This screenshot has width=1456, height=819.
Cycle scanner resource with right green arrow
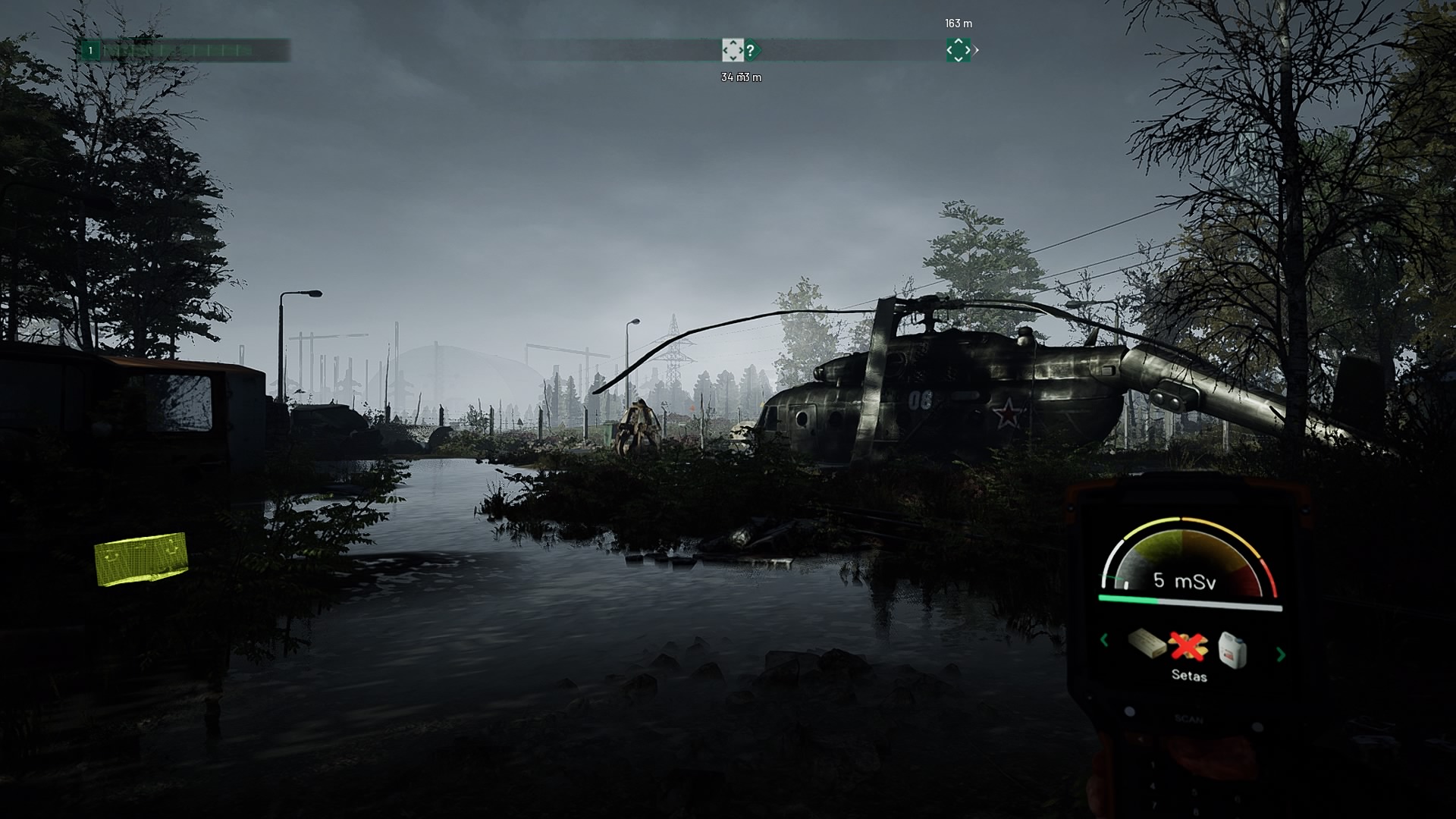click(1281, 654)
